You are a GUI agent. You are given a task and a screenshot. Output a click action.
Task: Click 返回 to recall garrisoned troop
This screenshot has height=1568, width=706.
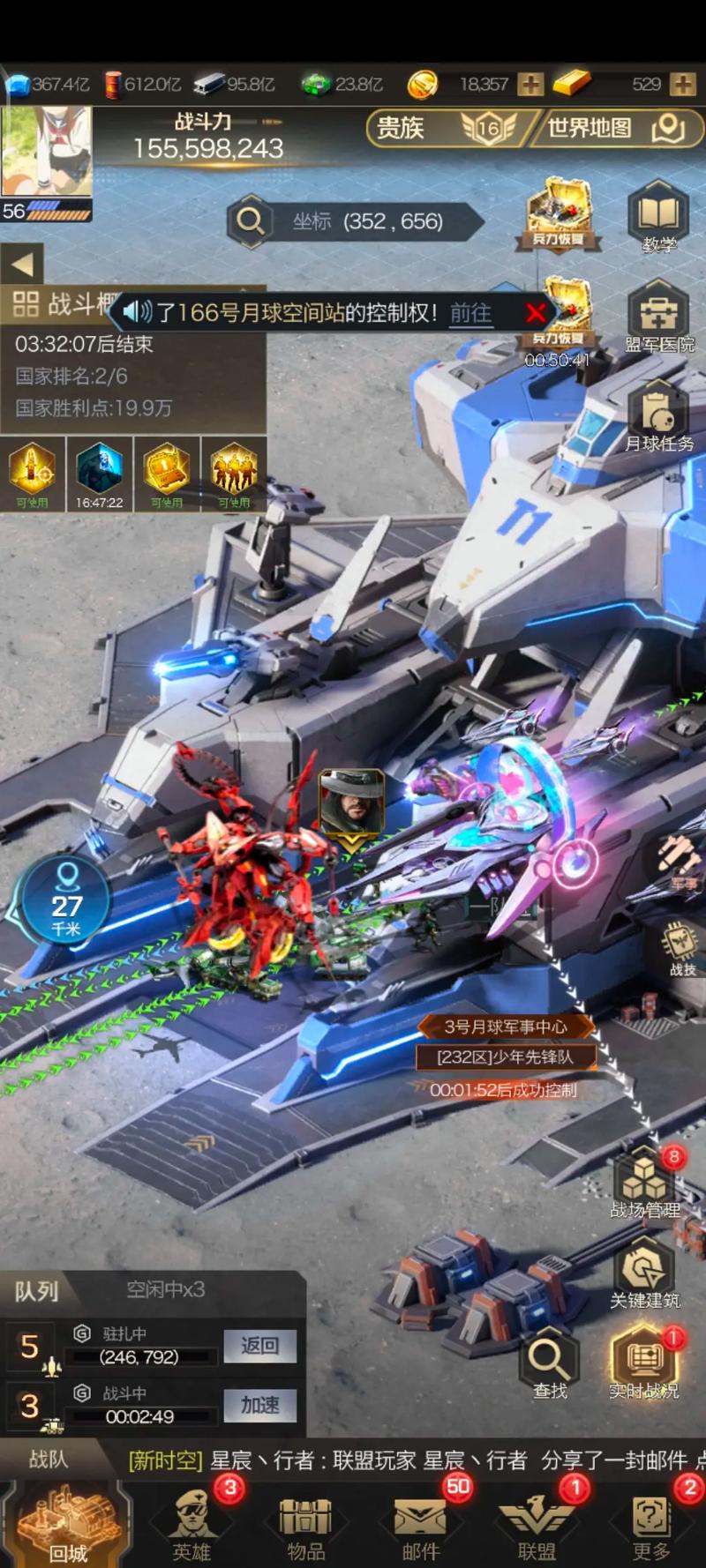(259, 1346)
